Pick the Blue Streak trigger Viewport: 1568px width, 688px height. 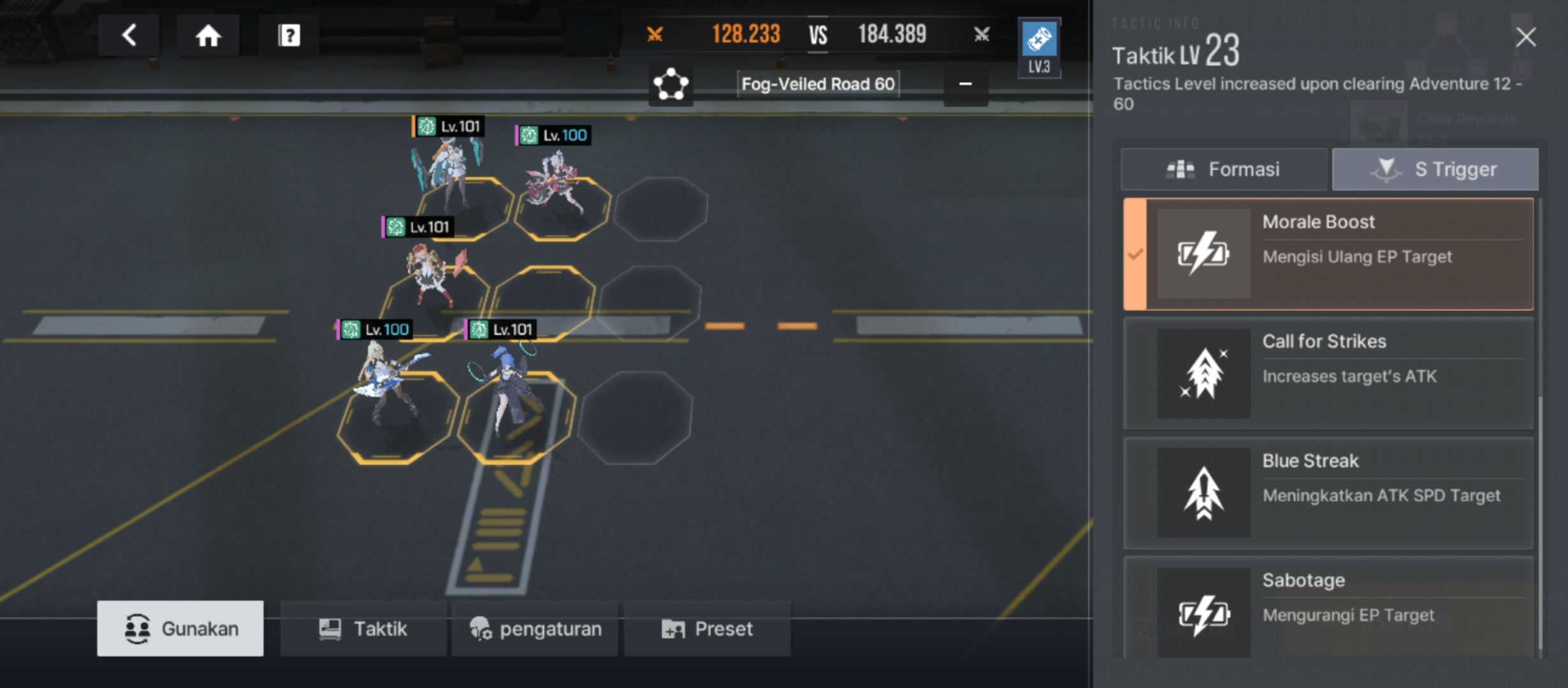(x=1328, y=492)
